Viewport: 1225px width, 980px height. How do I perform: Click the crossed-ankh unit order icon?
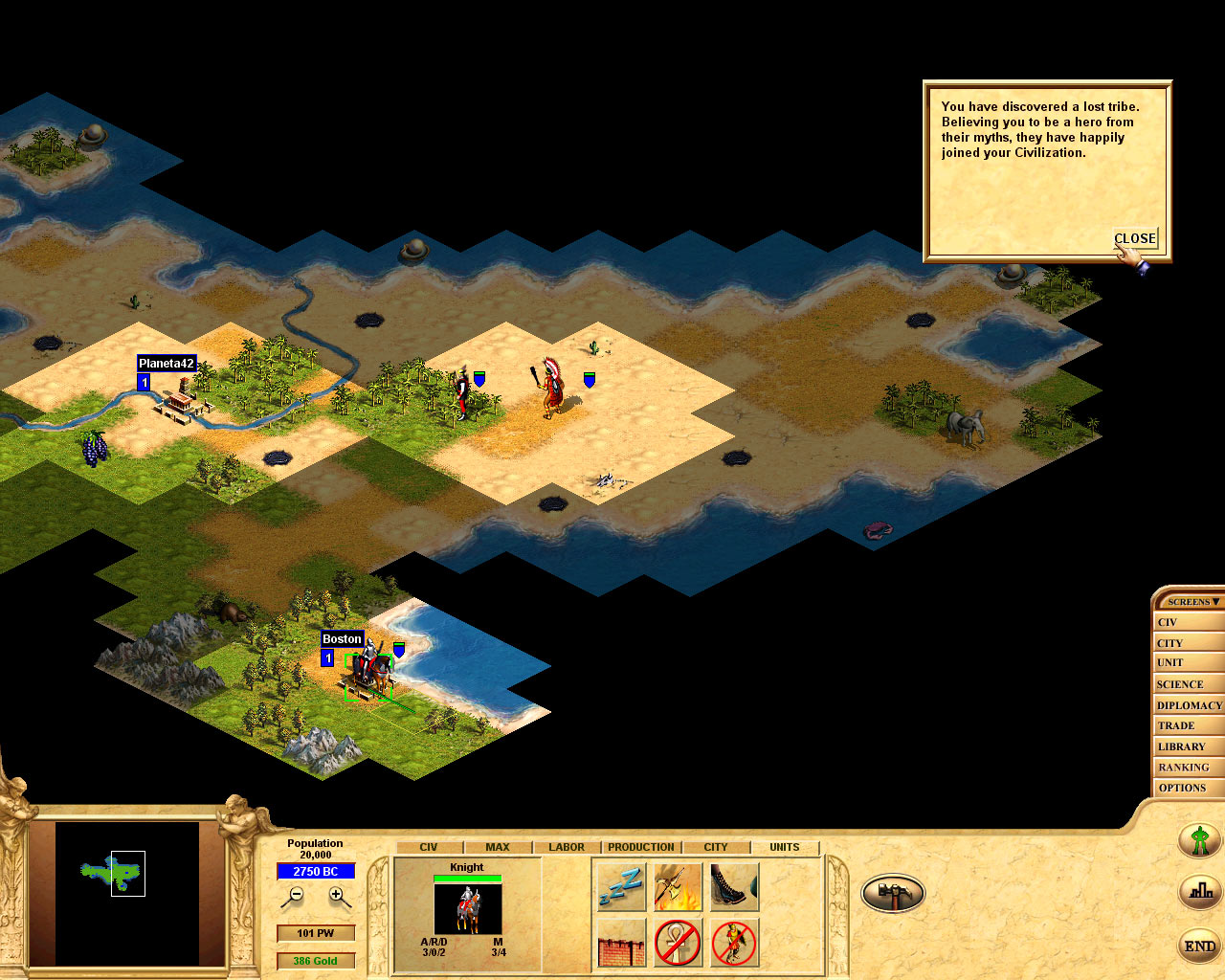pyautogui.click(x=678, y=944)
